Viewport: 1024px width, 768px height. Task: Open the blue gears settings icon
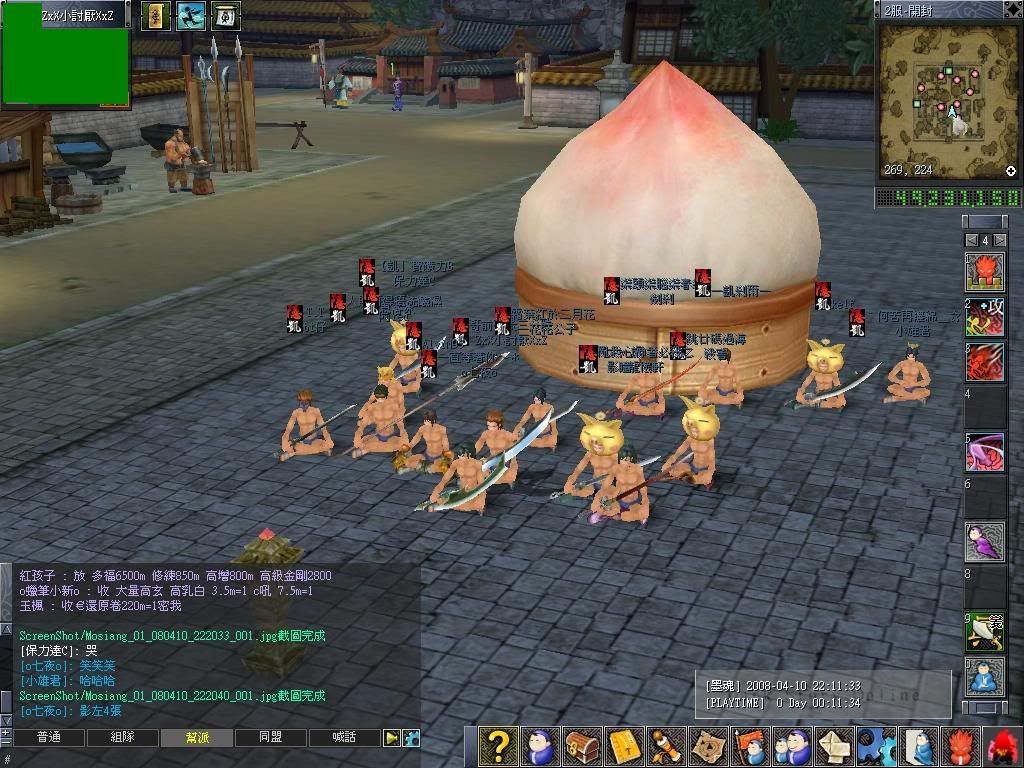pyautogui.click(x=876, y=747)
